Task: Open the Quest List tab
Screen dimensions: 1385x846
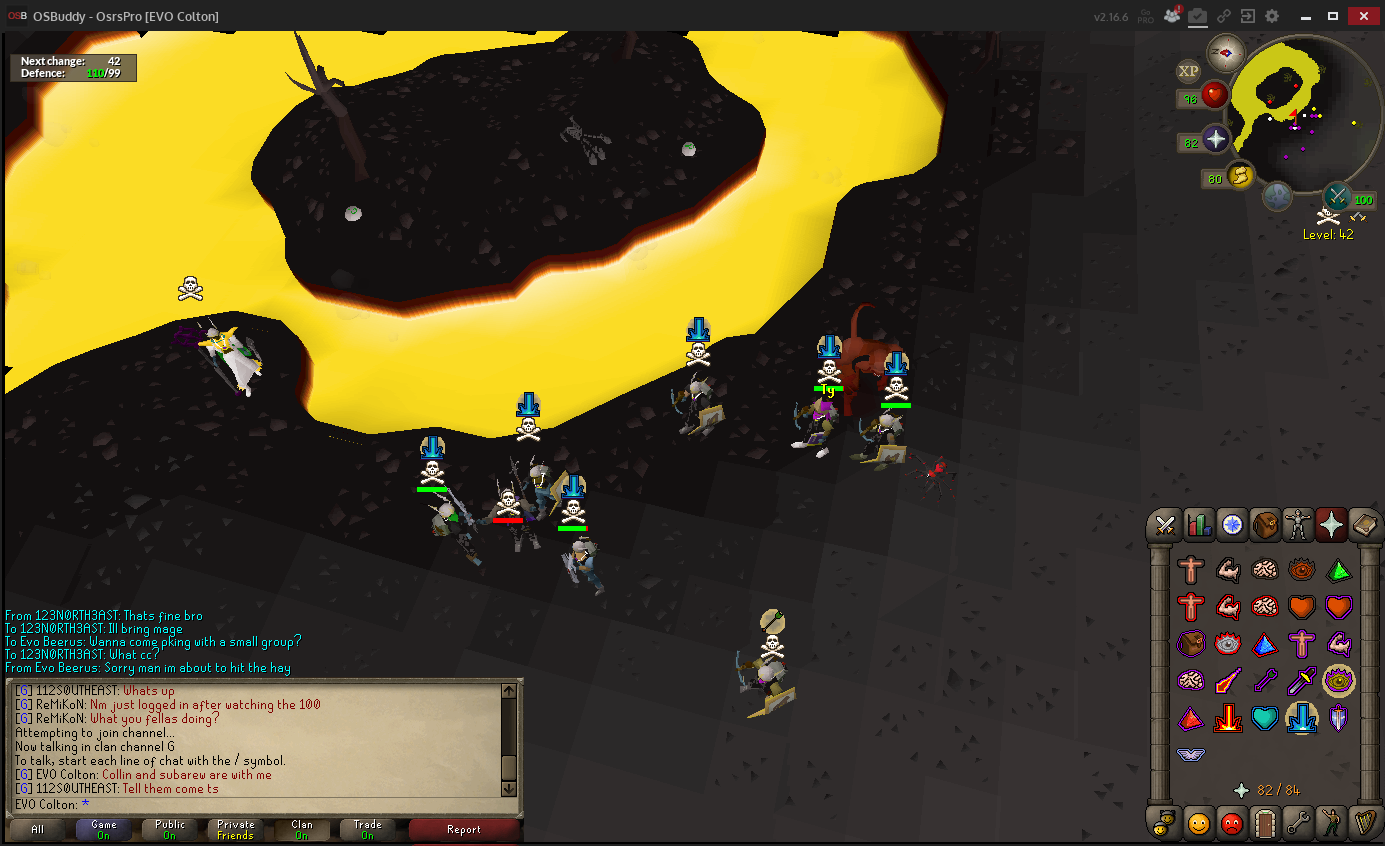Action: point(1231,524)
